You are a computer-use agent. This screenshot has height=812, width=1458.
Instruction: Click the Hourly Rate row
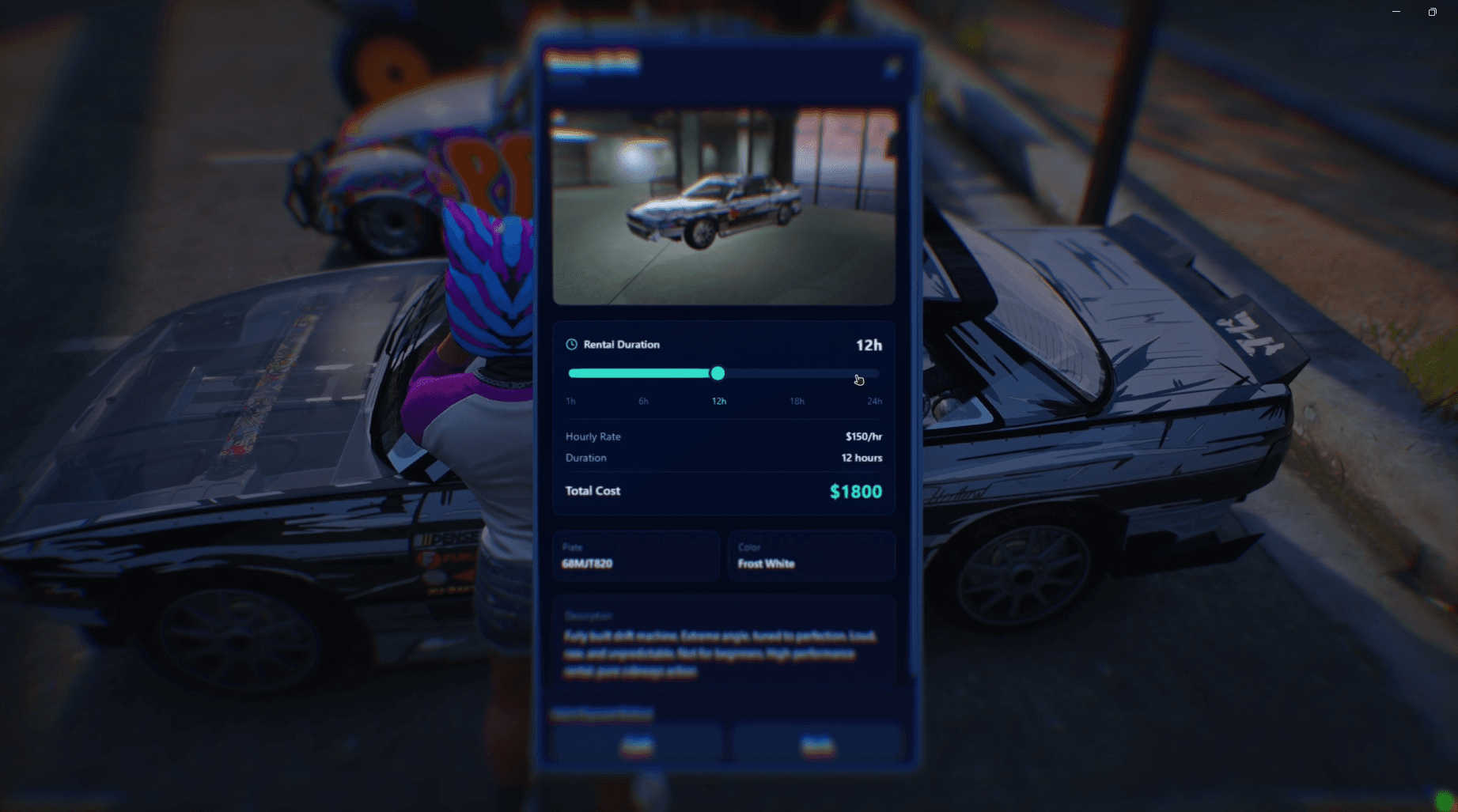click(722, 436)
